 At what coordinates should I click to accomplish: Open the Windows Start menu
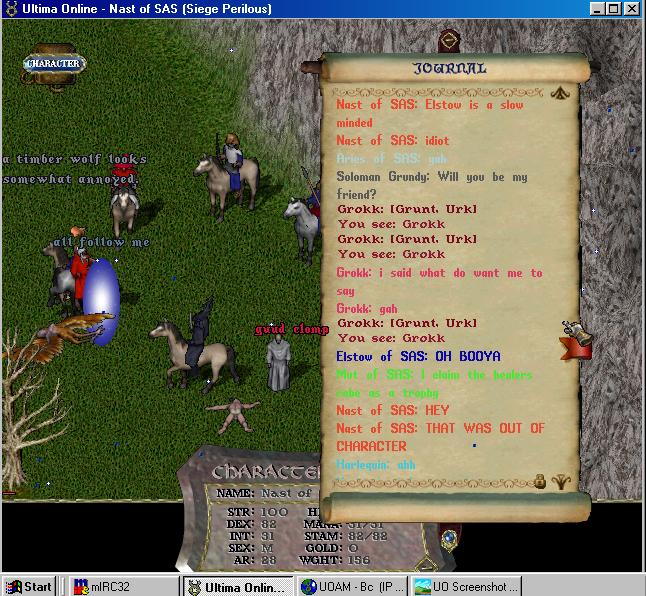[x=28, y=586]
